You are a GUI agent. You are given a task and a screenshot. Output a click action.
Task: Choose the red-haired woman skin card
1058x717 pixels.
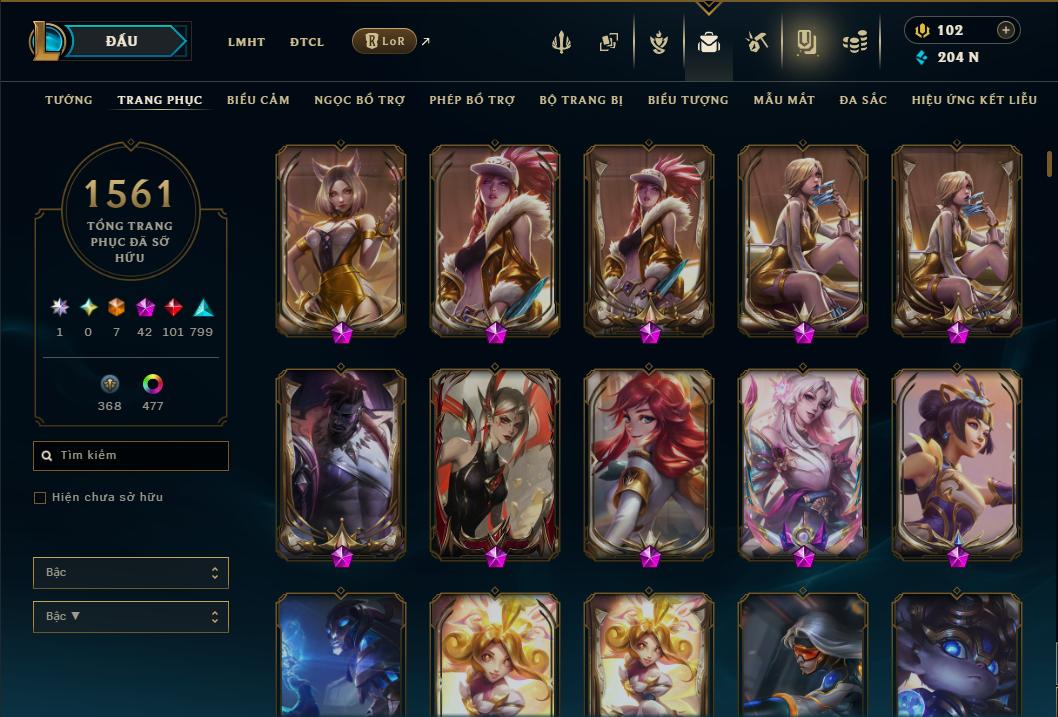[x=649, y=462]
